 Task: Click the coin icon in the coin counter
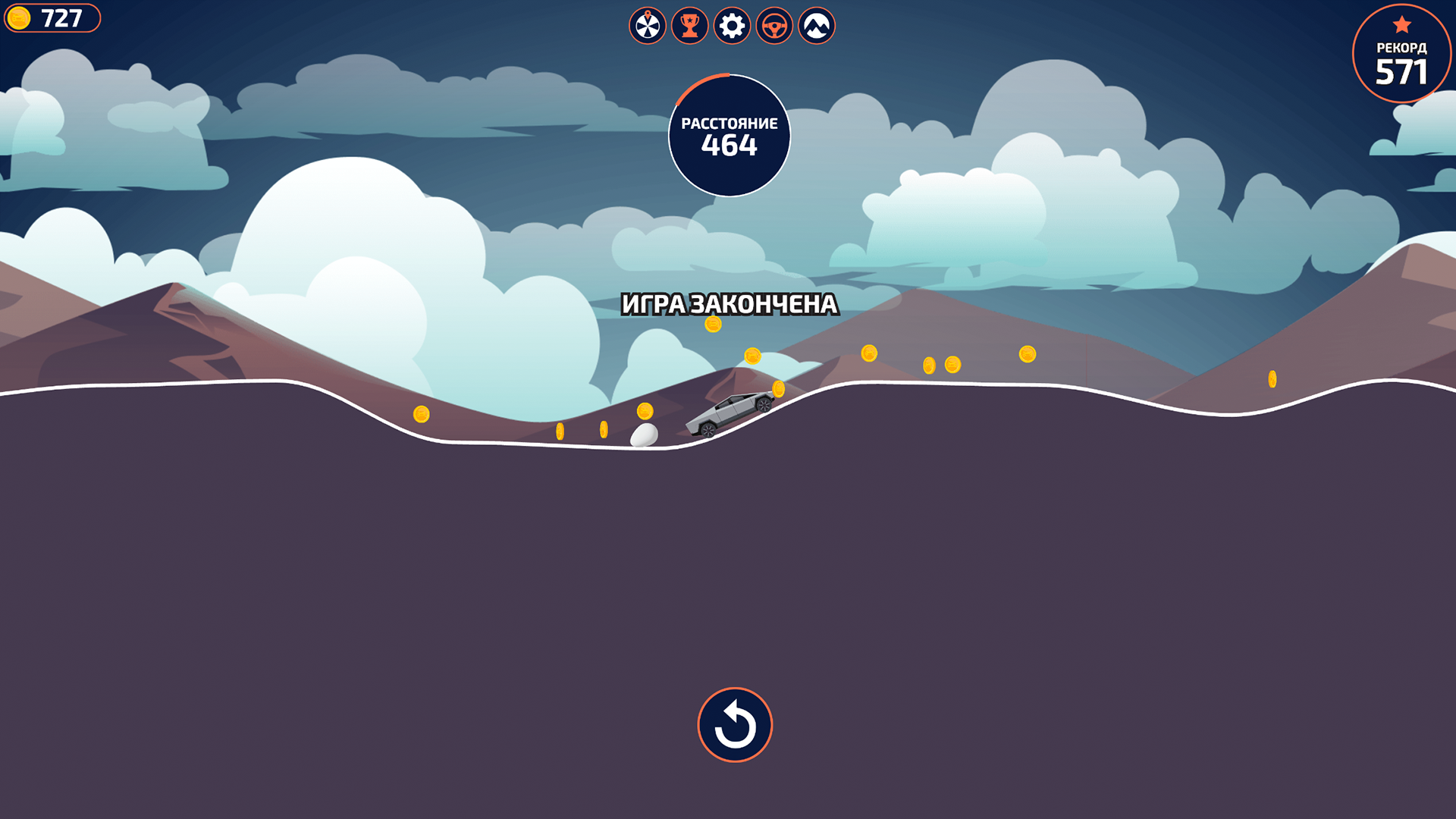[19, 17]
